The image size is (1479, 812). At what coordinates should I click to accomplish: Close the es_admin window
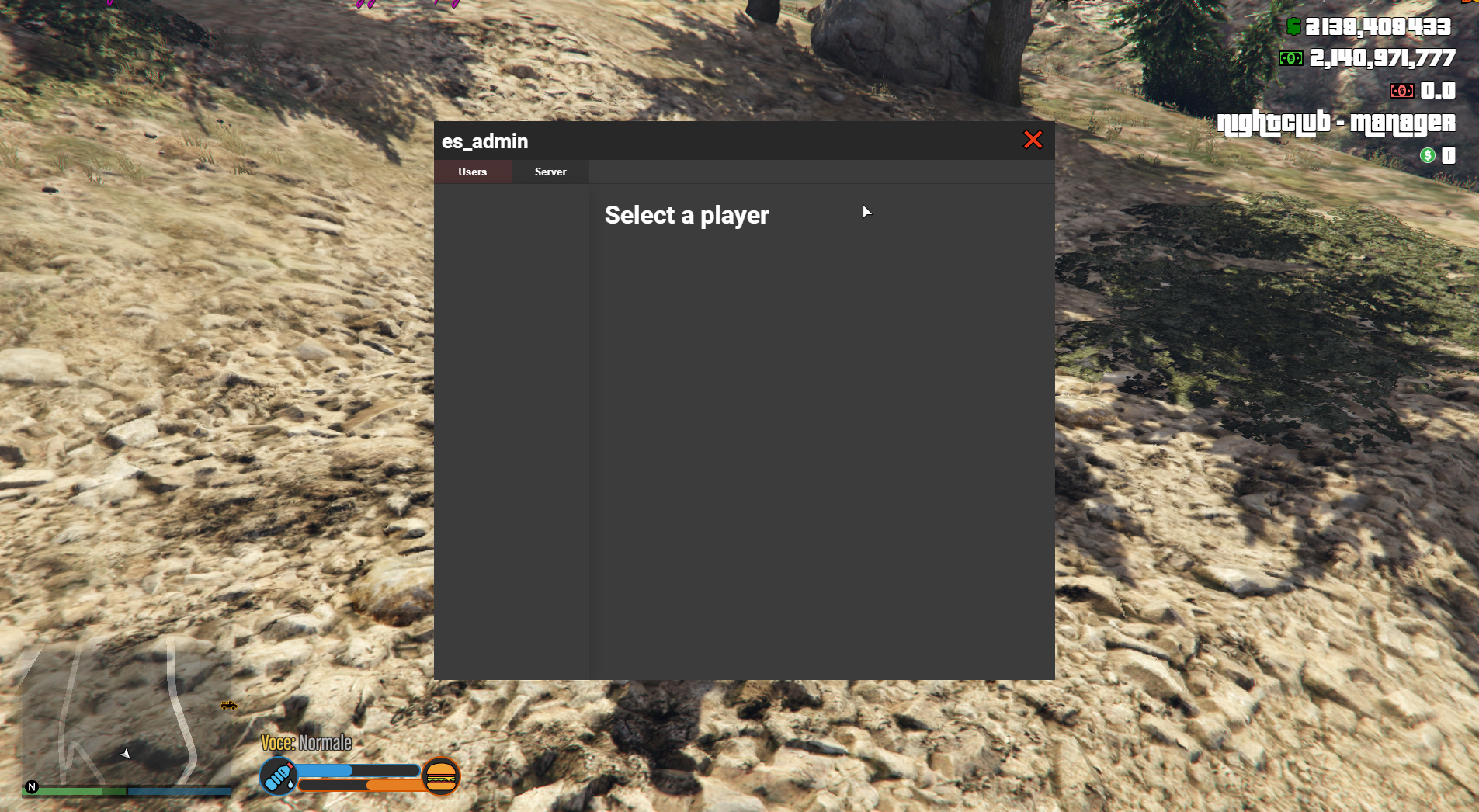1034,141
